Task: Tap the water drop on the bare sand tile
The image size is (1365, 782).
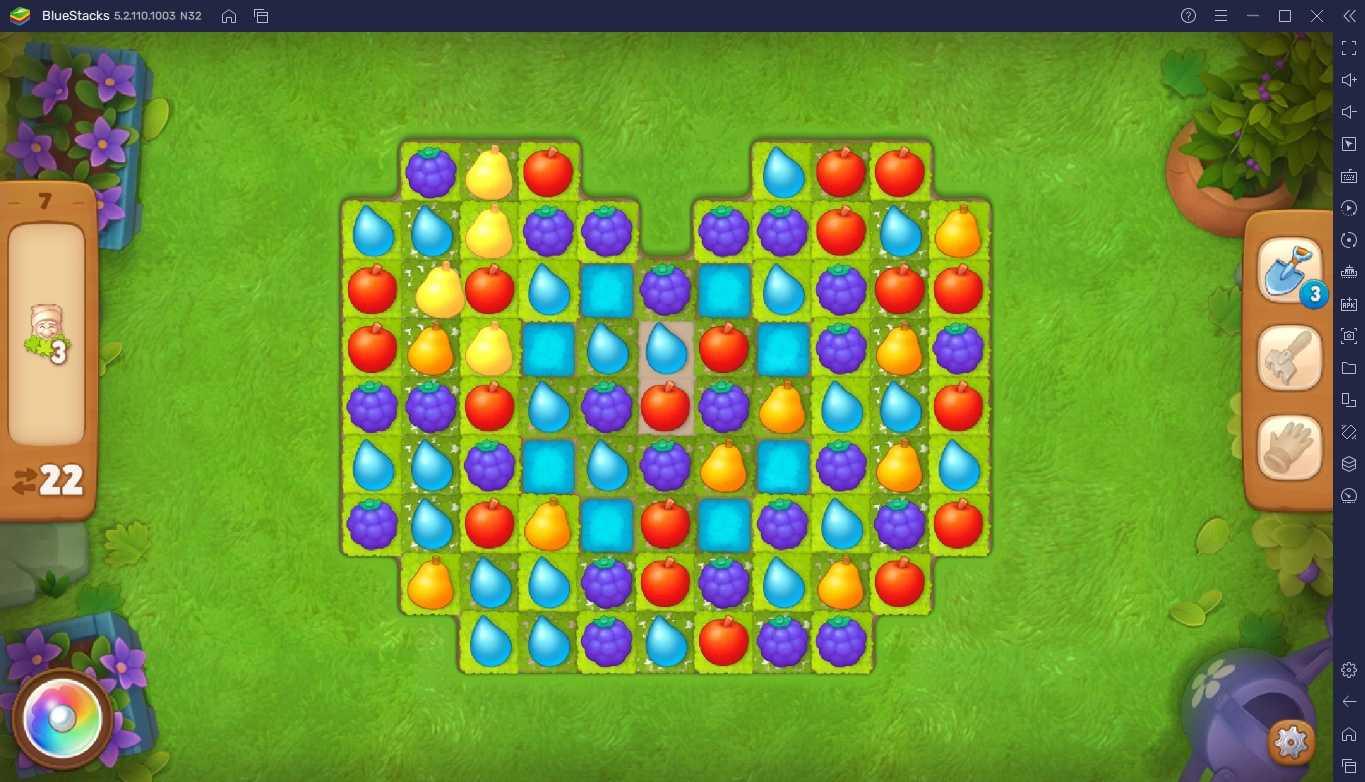Action: tap(665, 348)
